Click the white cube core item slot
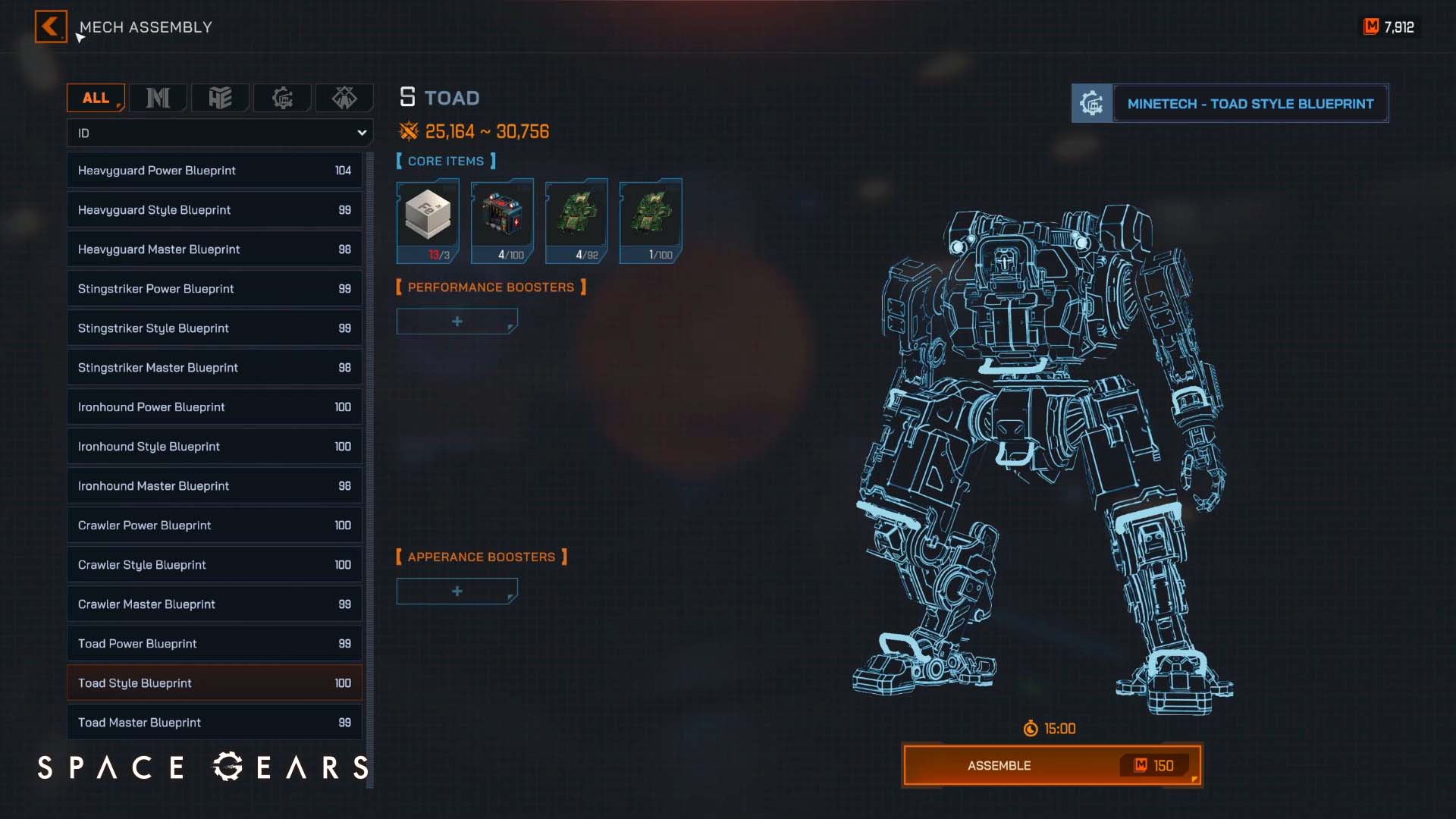The image size is (1456, 819). [x=428, y=221]
